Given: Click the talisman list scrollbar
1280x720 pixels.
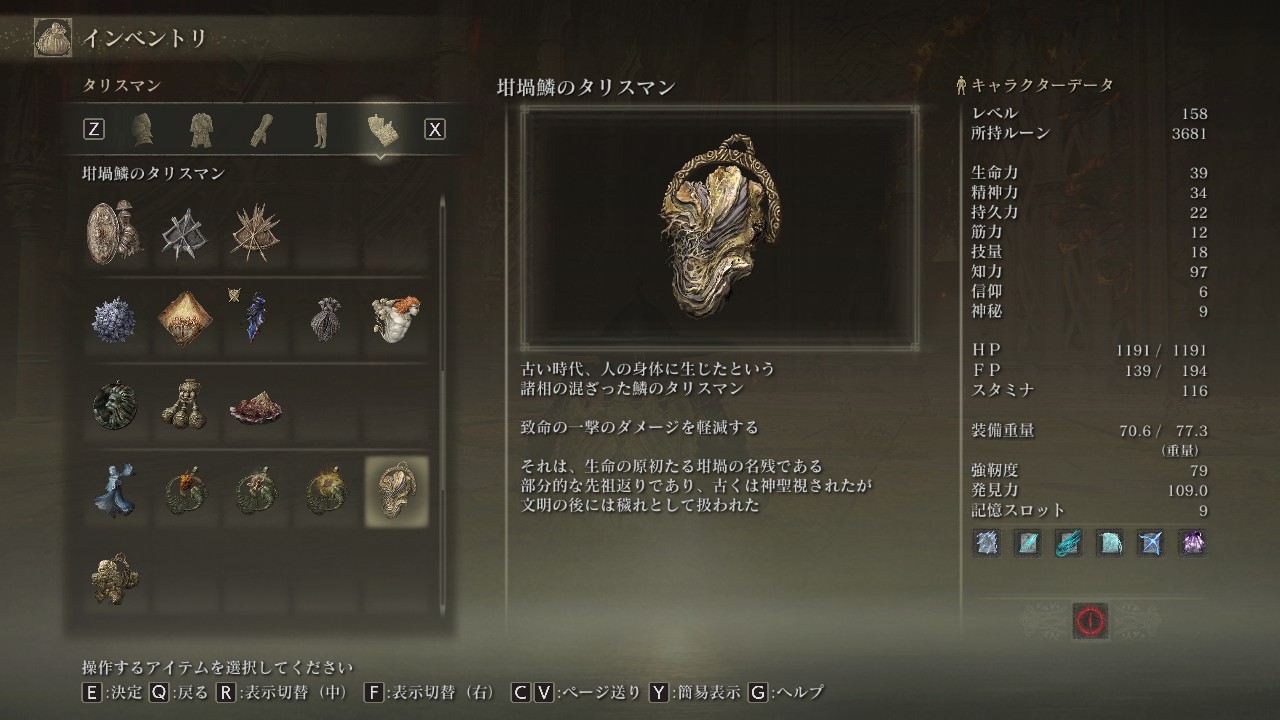Looking at the screenshot, I should coord(443,400).
